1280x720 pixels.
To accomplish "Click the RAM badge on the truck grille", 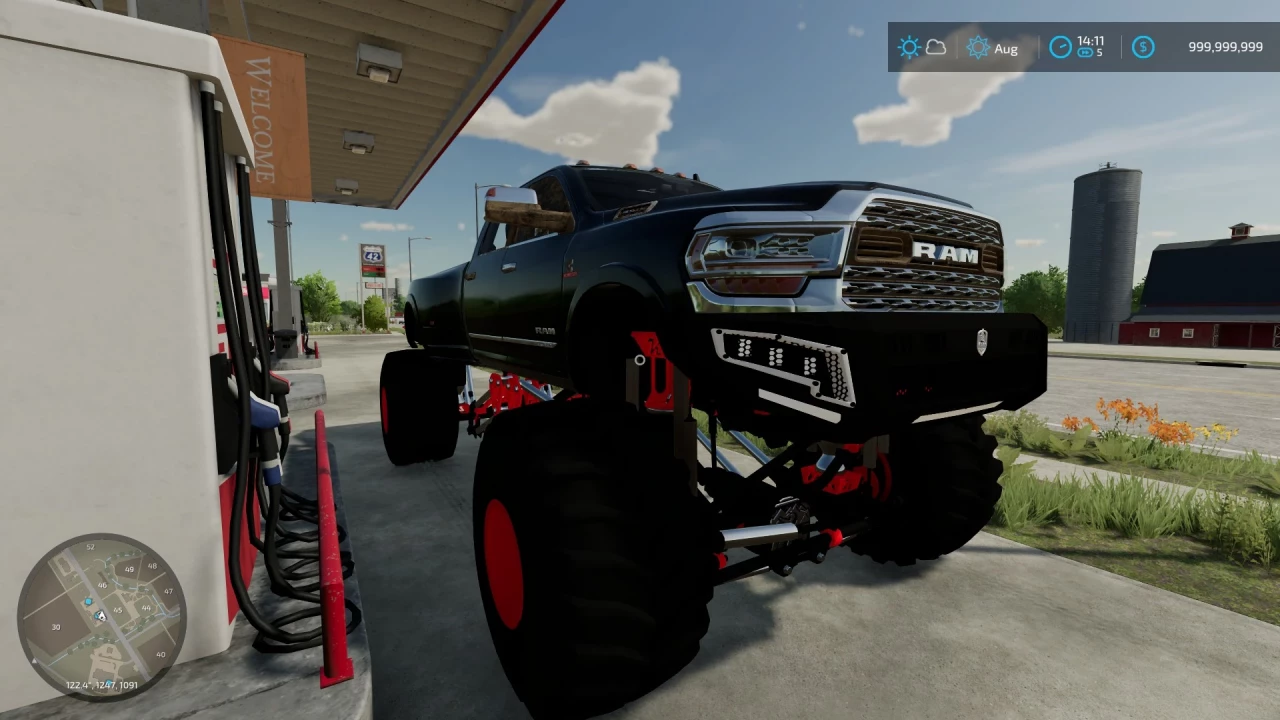I will 946,255.
